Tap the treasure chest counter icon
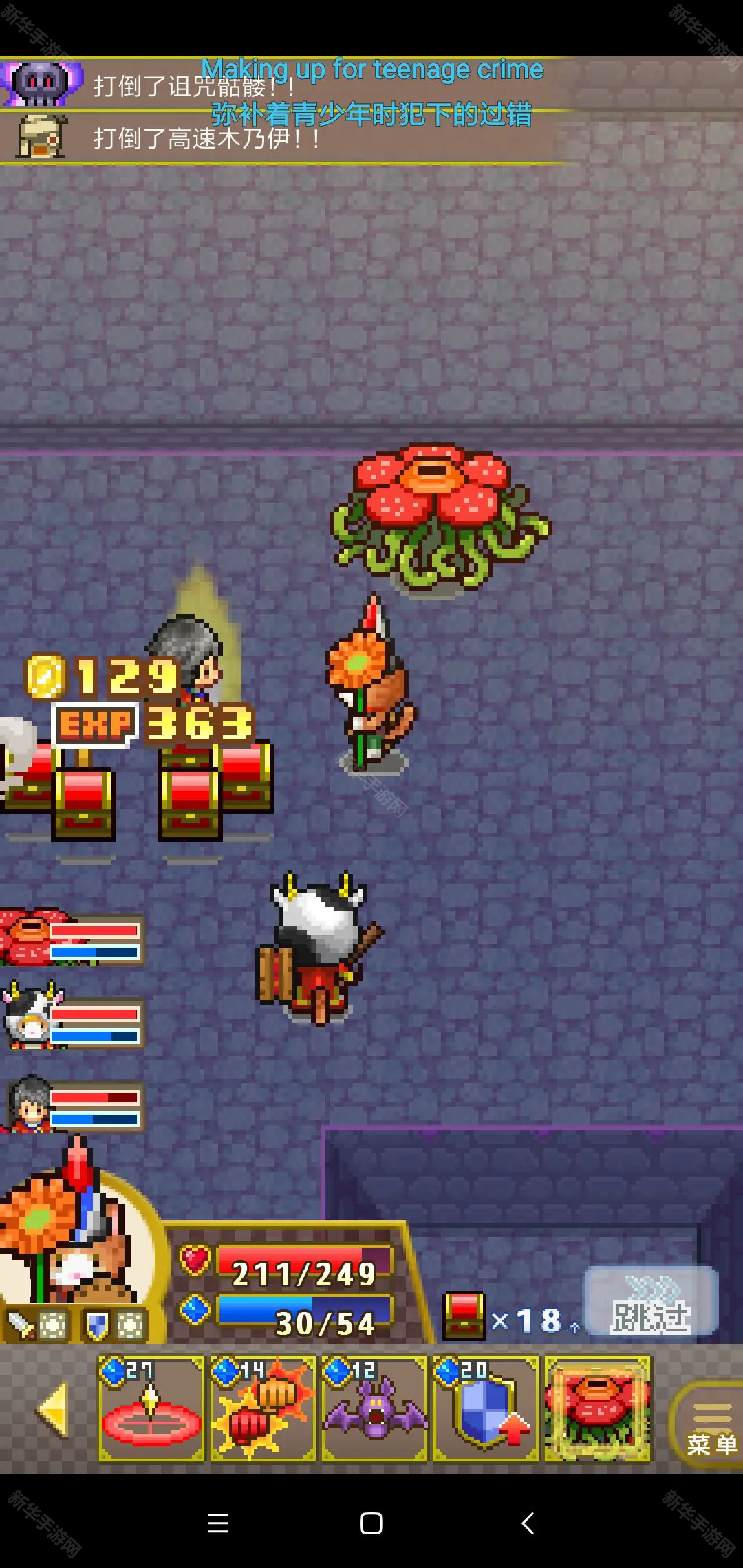 [x=464, y=1316]
